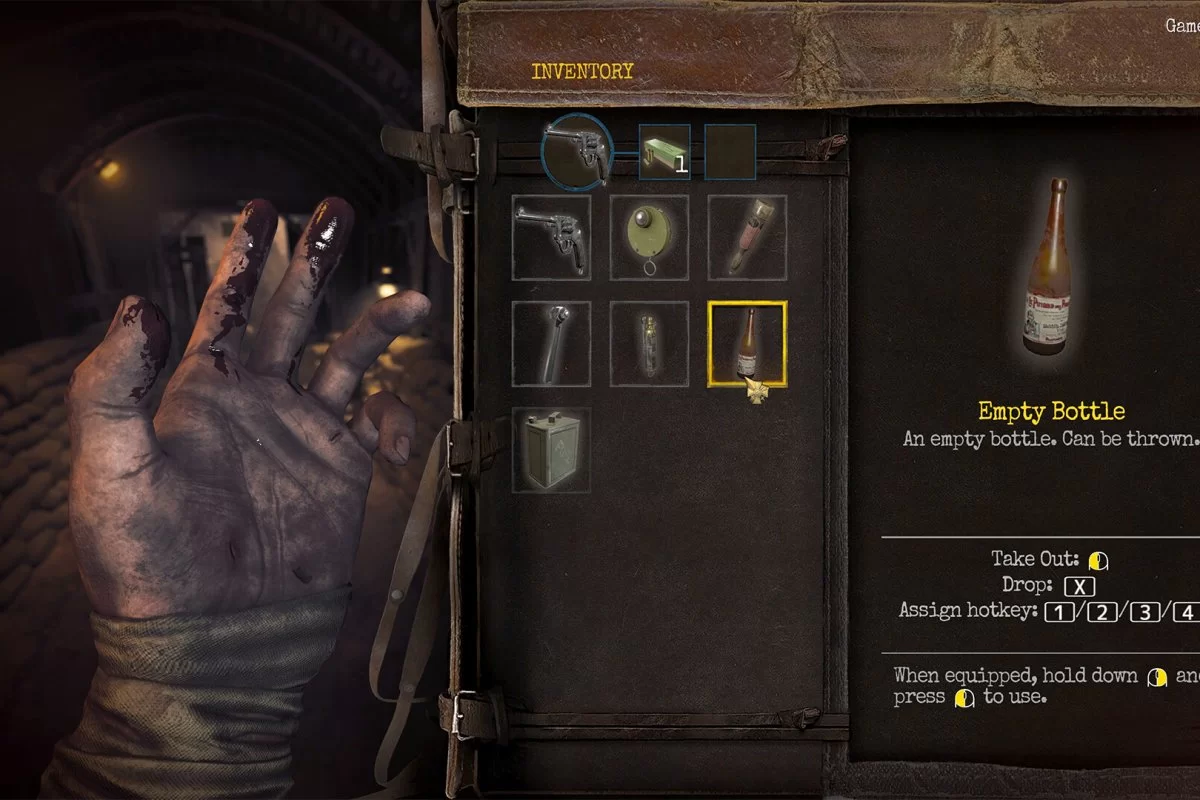Select the lighter item slot

click(649, 344)
